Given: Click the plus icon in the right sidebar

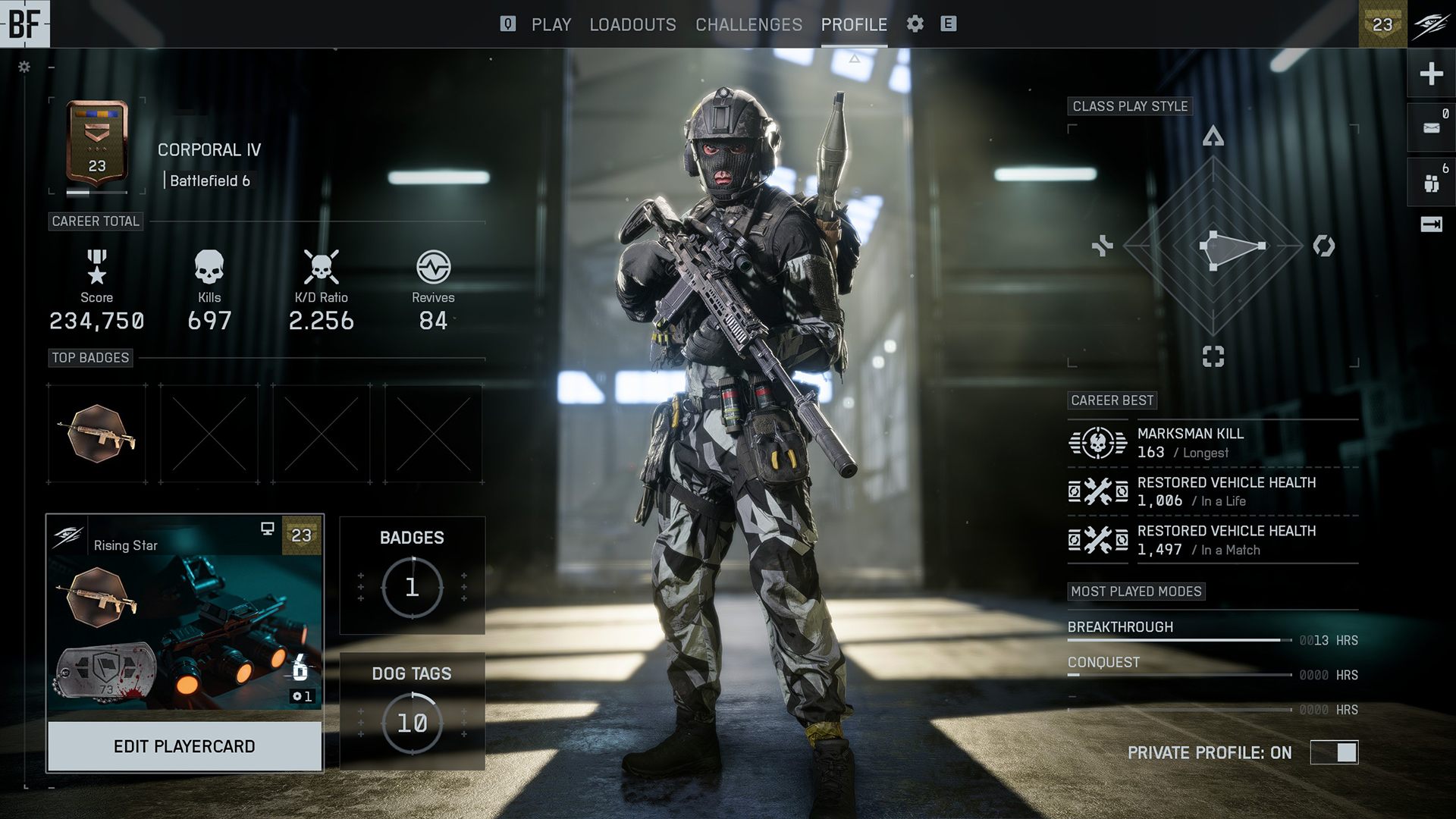Looking at the screenshot, I should pyautogui.click(x=1431, y=74).
